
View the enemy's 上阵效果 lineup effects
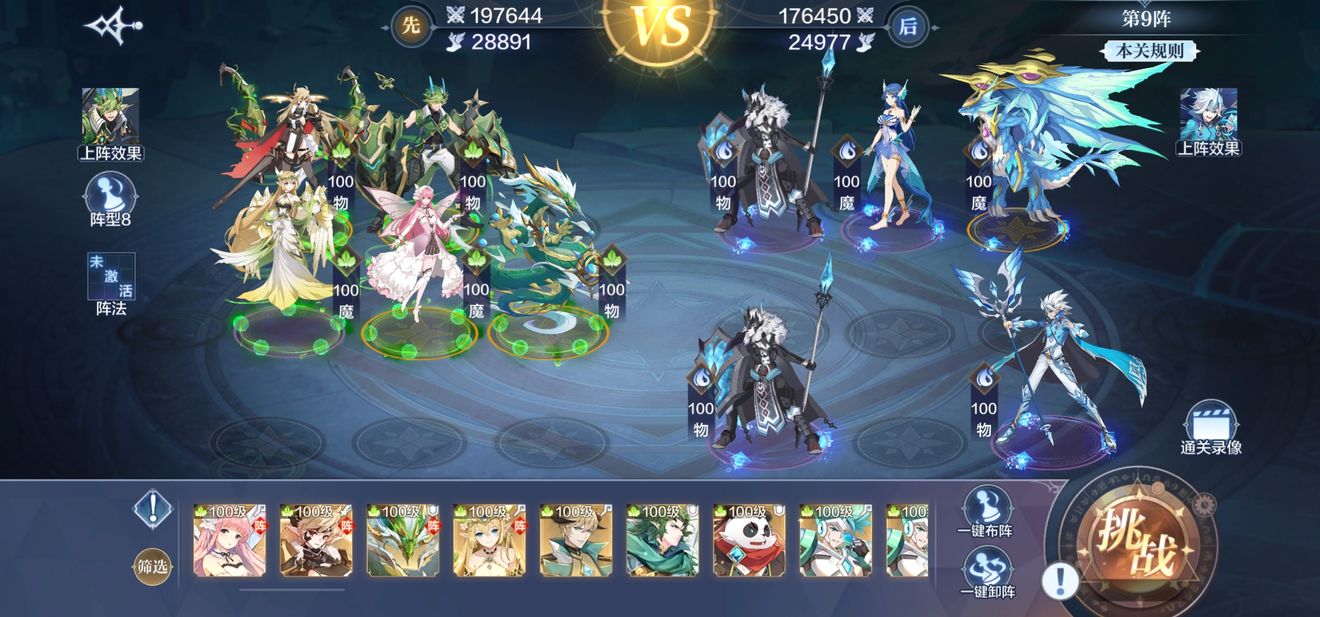click(x=1208, y=122)
